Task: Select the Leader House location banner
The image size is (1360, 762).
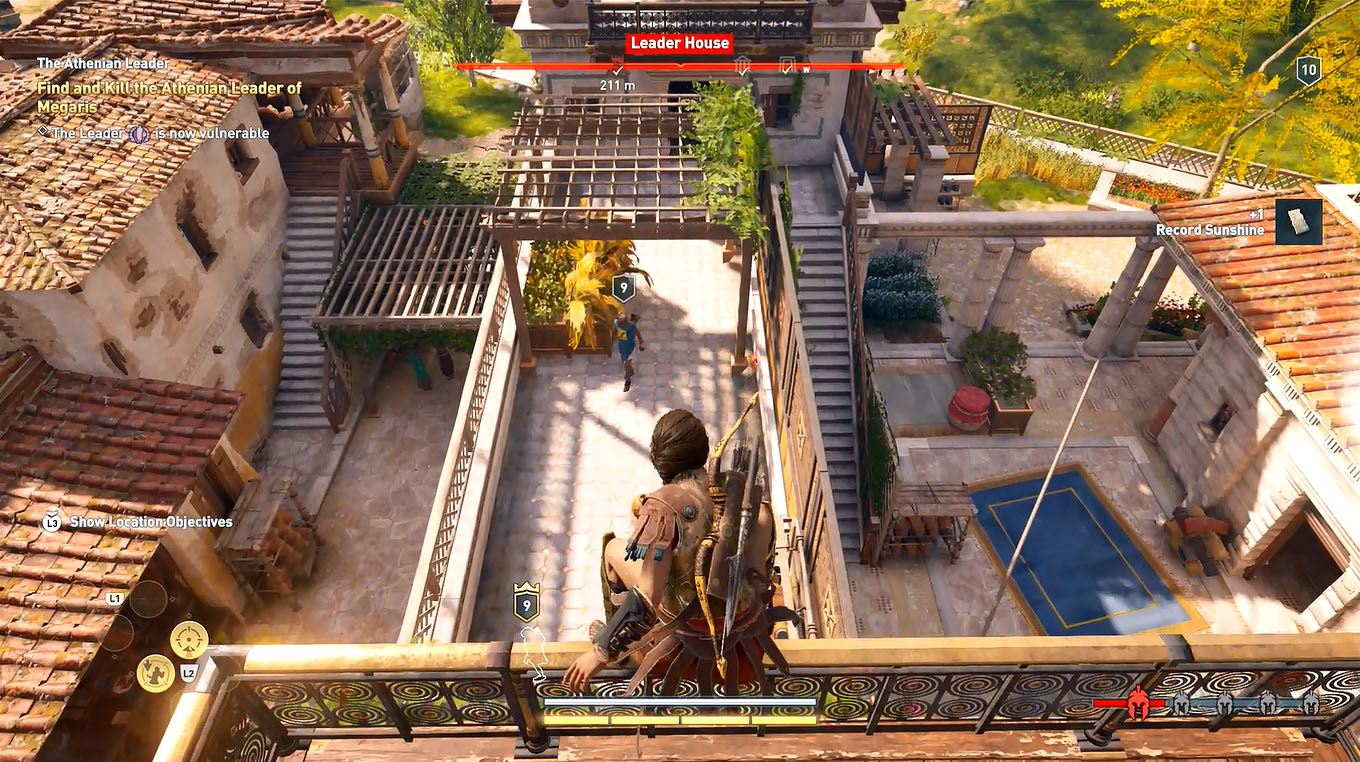Action: pos(679,43)
